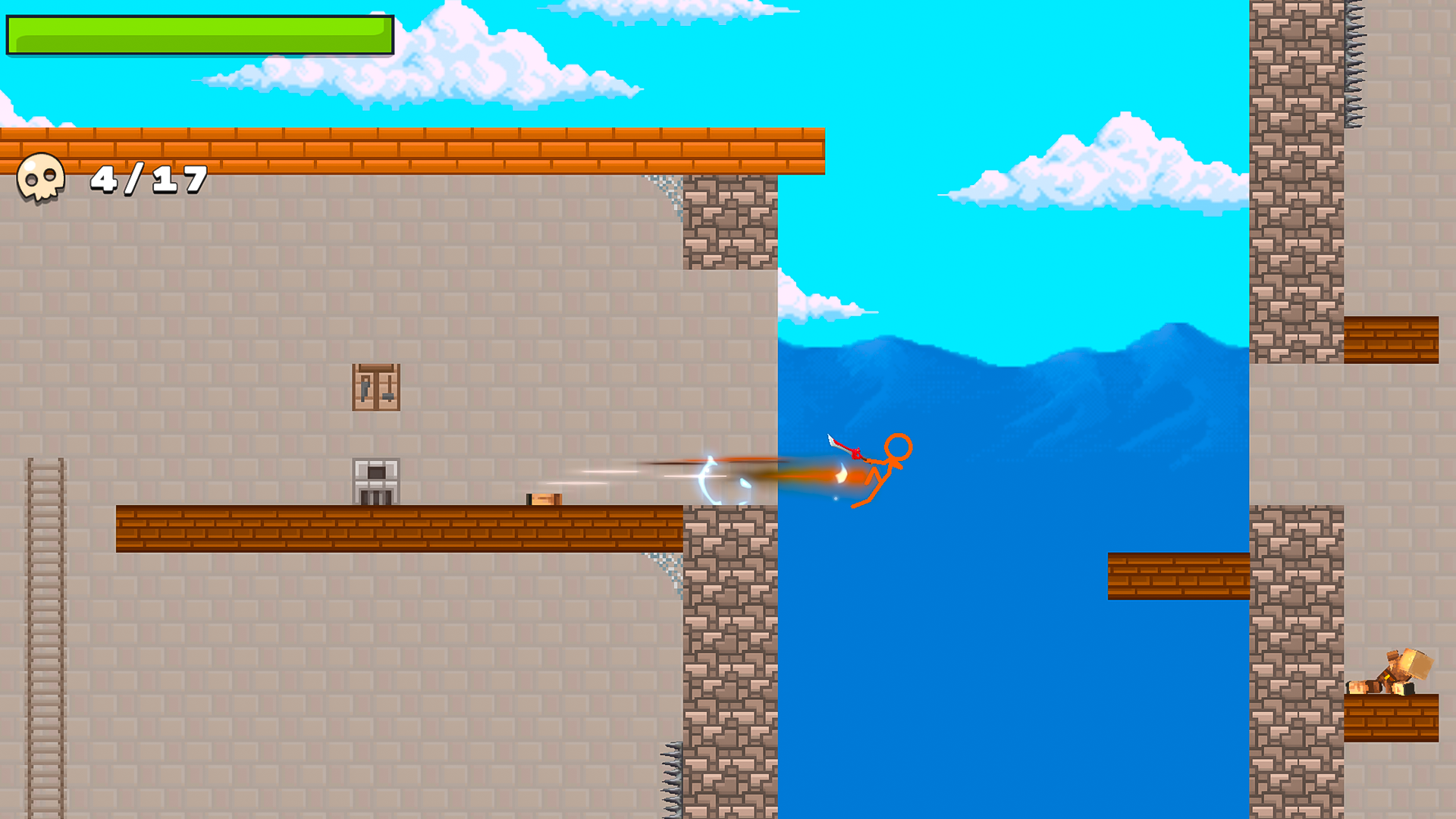Click the spikes on the top-right stone column
This screenshot has height=819, width=1456.
1356,61
